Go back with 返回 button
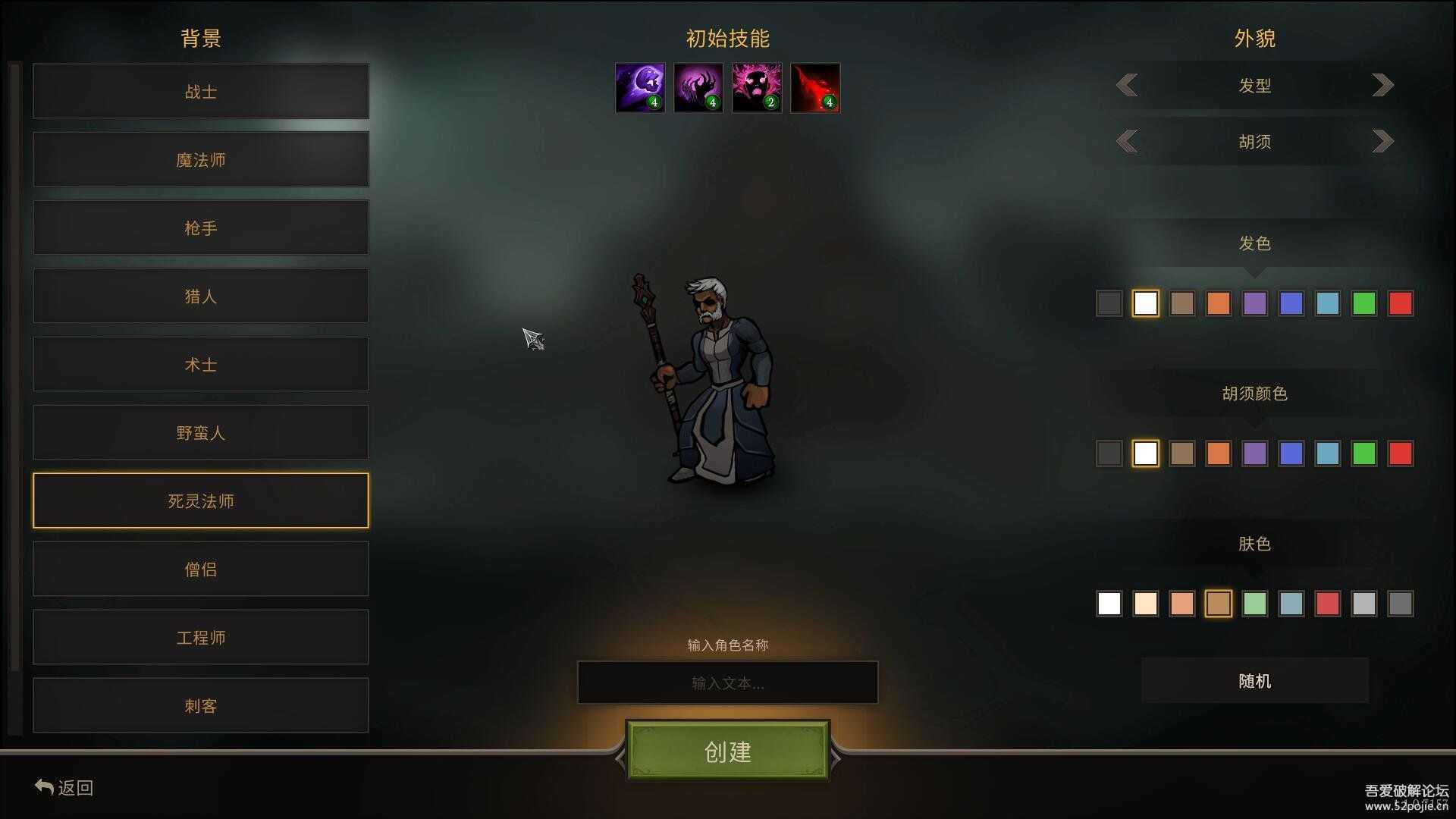This screenshot has height=819, width=1456. click(x=64, y=788)
